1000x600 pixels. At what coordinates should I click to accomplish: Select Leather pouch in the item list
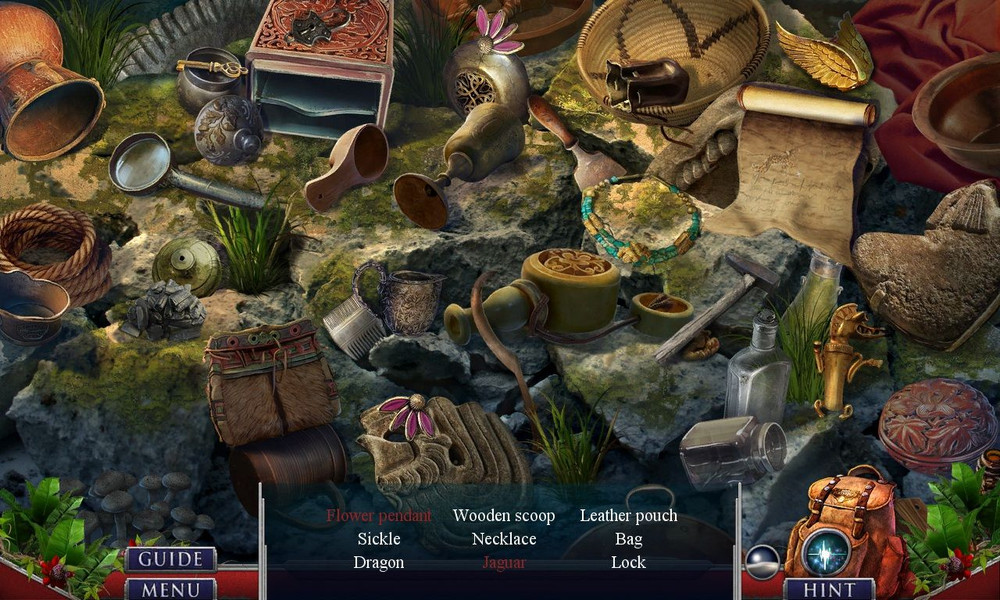pos(628,516)
